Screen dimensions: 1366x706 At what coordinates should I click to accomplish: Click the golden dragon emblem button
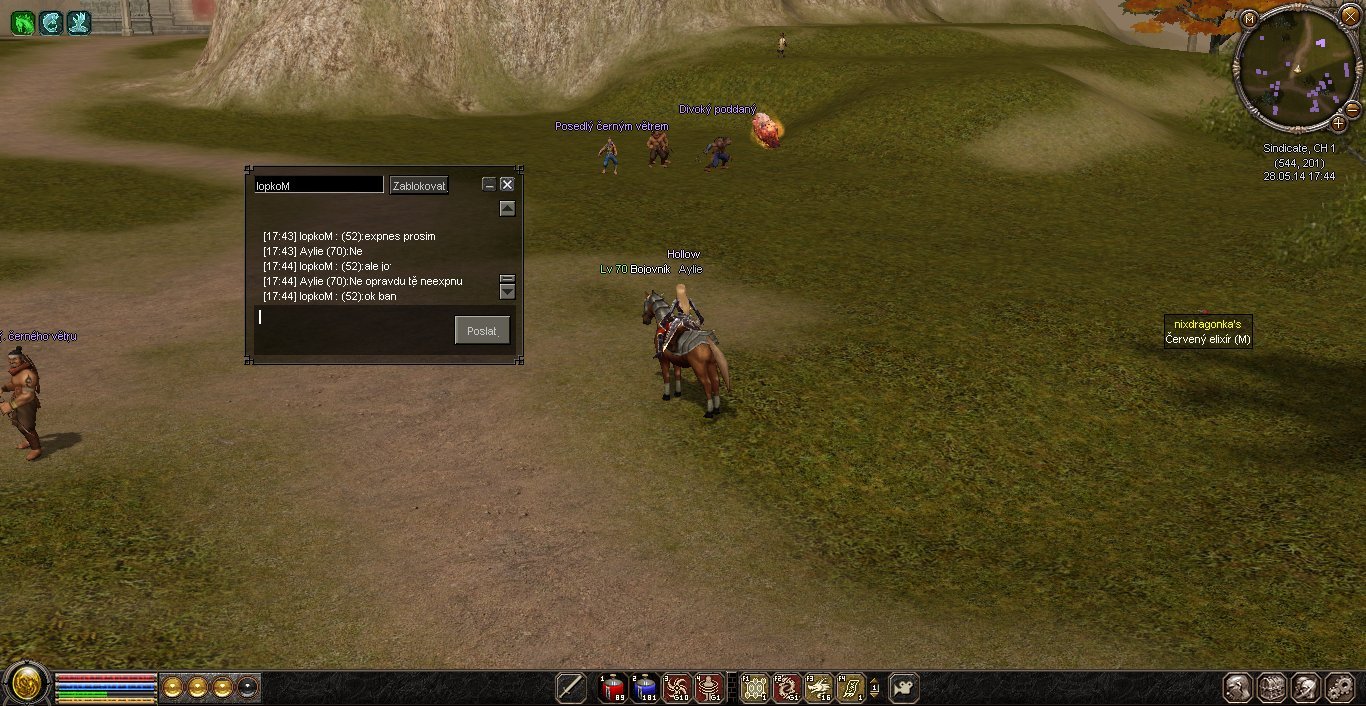click(27, 684)
